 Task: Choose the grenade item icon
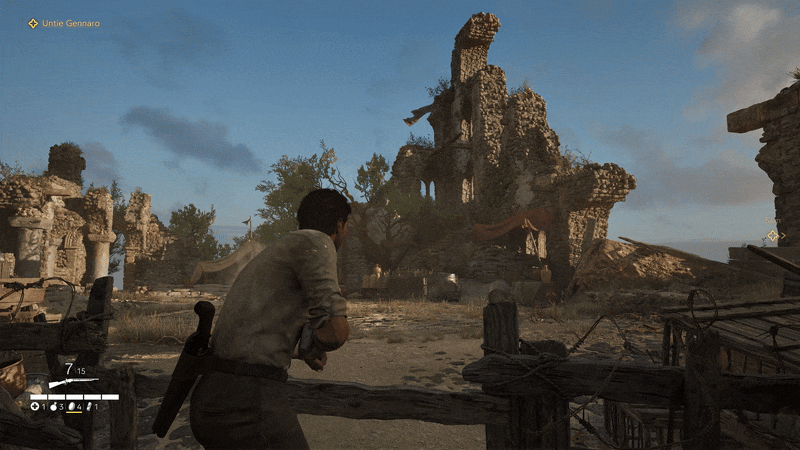(55, 407)
